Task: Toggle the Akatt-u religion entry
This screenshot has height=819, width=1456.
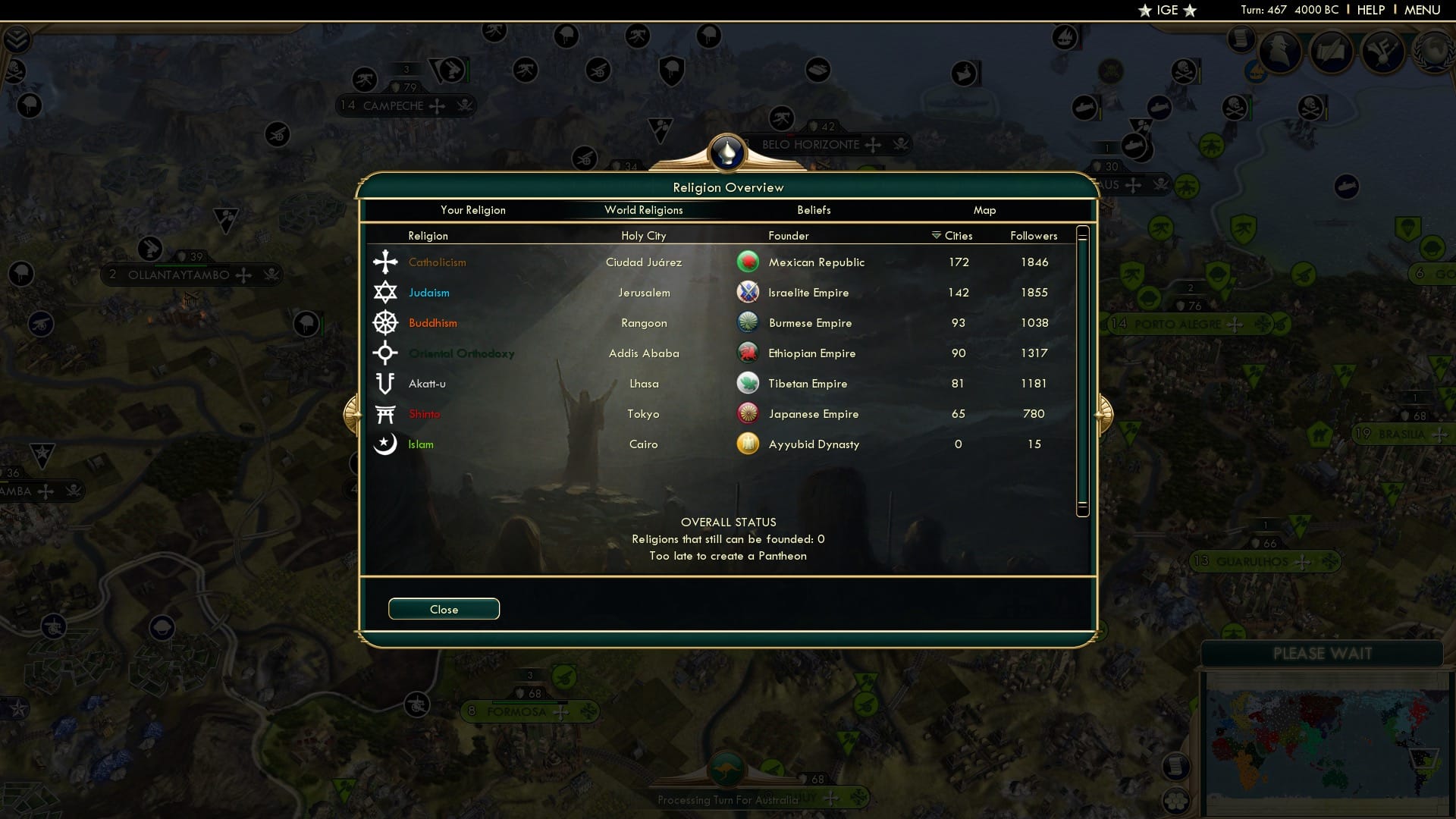Action: (428, 383)
